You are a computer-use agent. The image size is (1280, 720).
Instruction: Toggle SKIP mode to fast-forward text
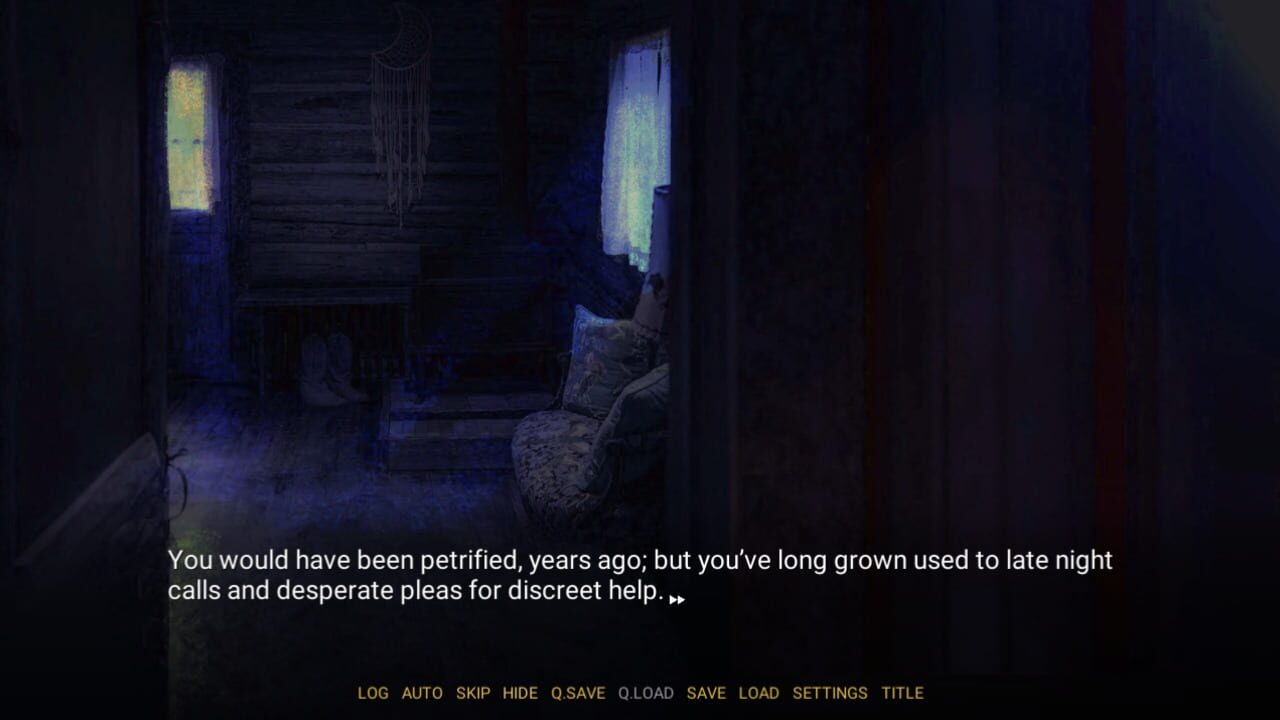tap(473, 692)
